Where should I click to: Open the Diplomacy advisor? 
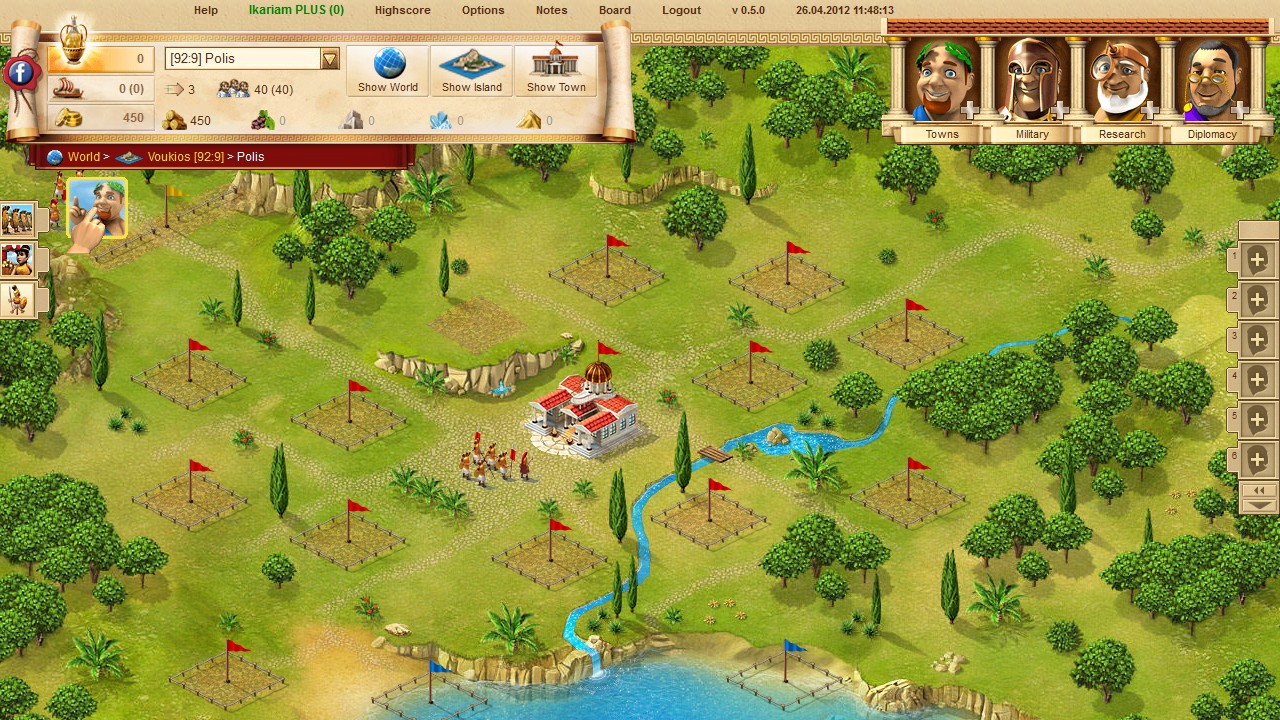pyautogui.click(x=1212, y=87)
